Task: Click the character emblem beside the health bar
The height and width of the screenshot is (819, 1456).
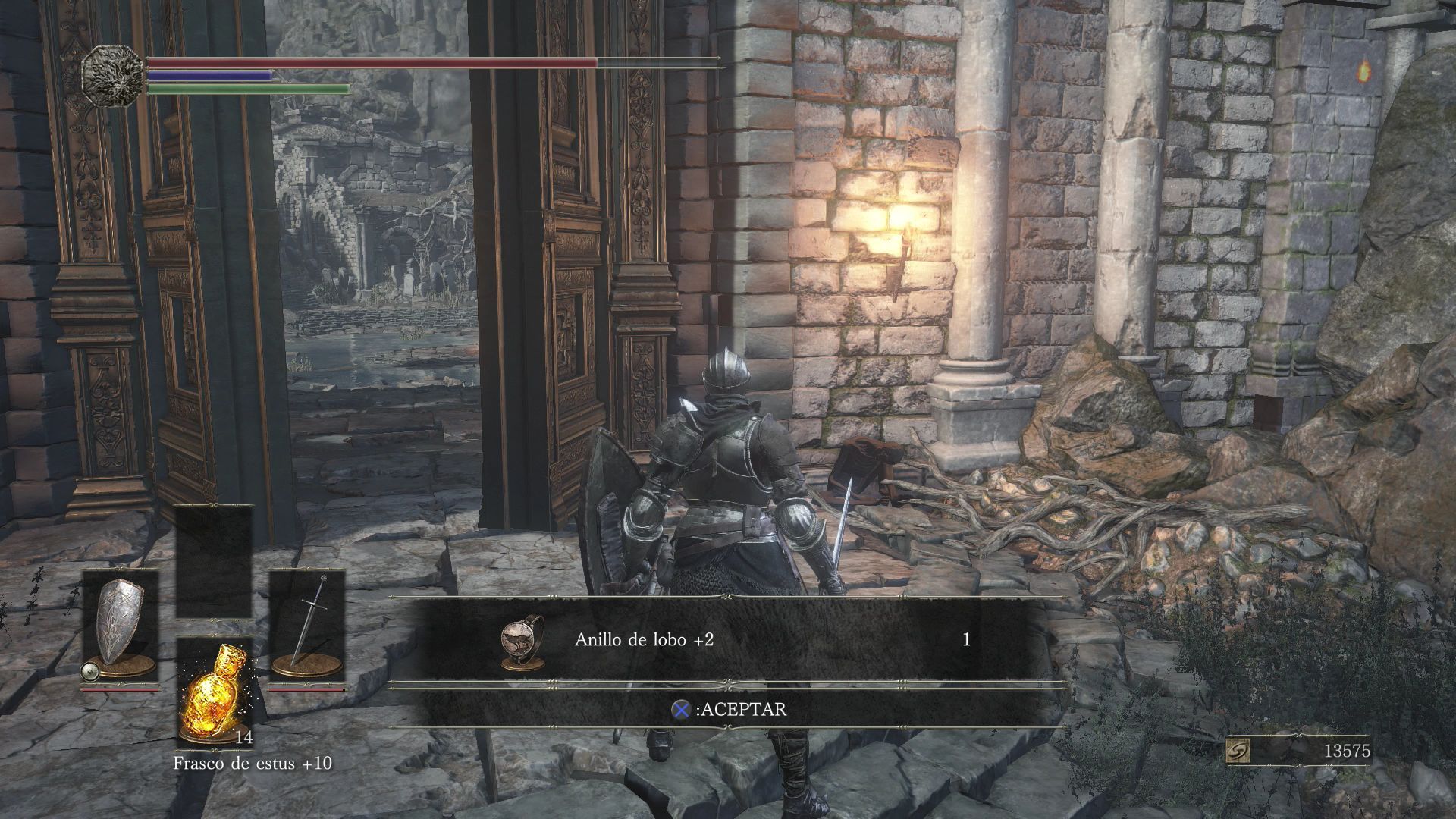Action: tap(113, 76)
